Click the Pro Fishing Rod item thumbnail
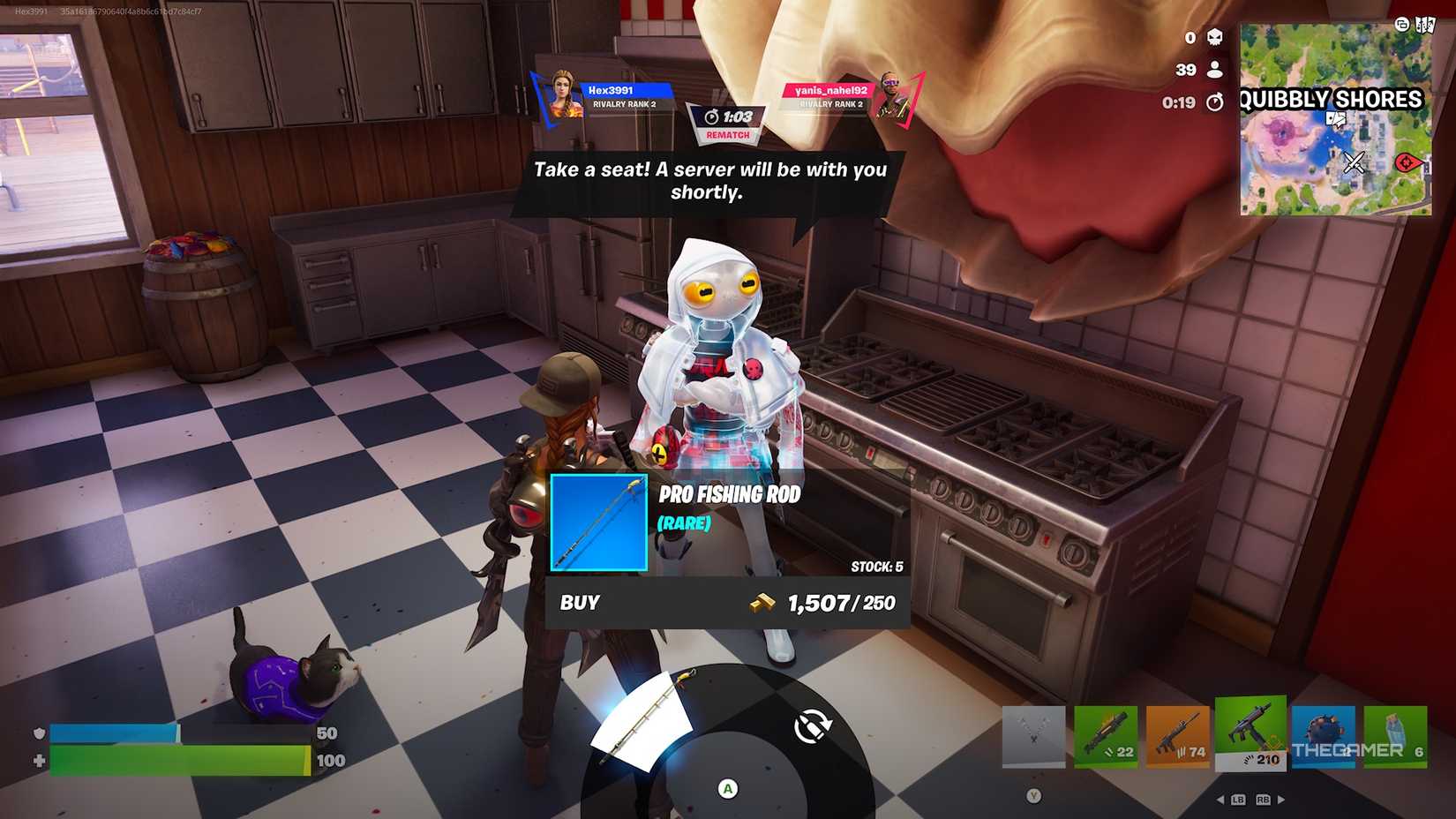The height and width of the screenshot is (819, 1456). point(597,522)
